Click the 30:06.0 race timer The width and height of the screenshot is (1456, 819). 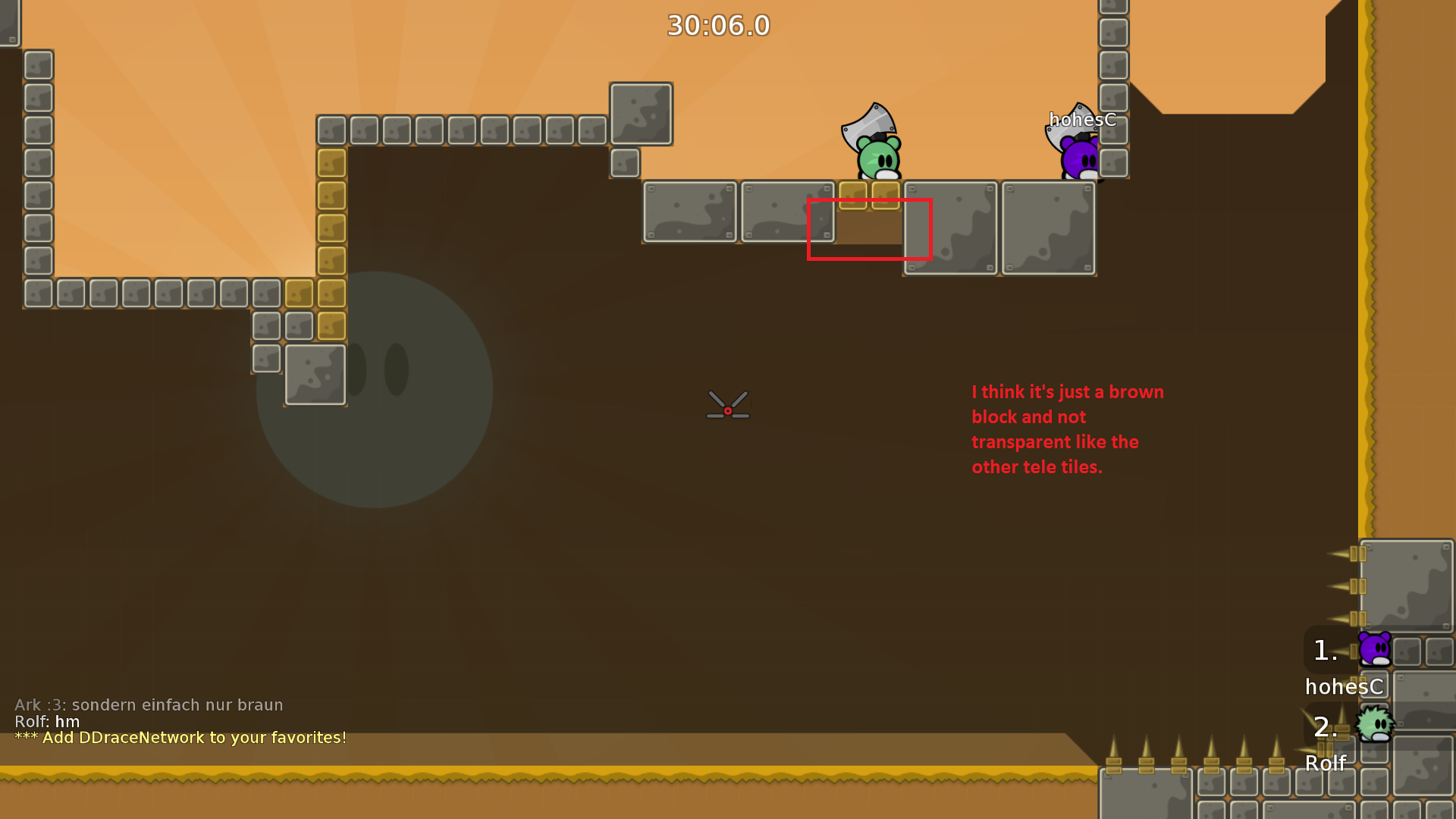tap(717, 25)
